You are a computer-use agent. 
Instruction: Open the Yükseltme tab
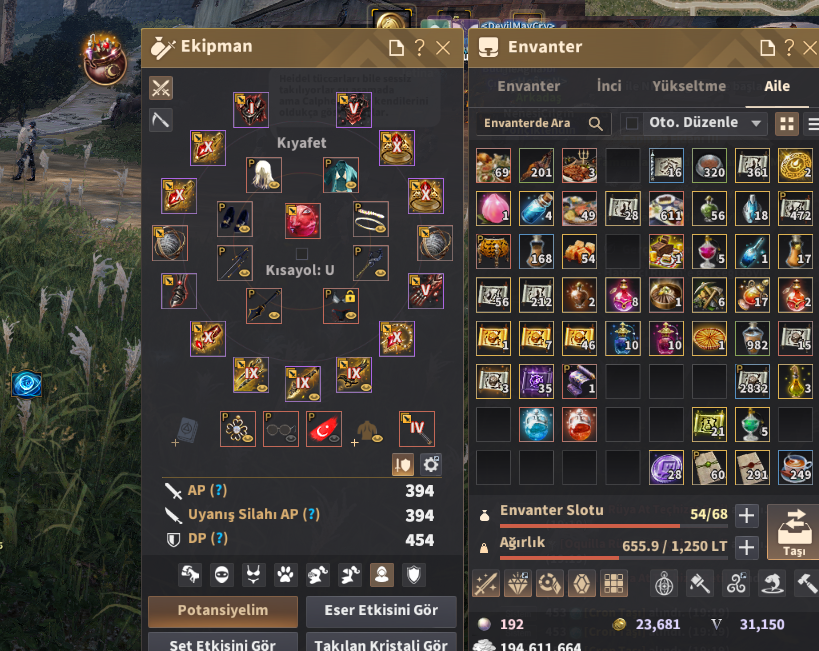(x=689, y=86)
